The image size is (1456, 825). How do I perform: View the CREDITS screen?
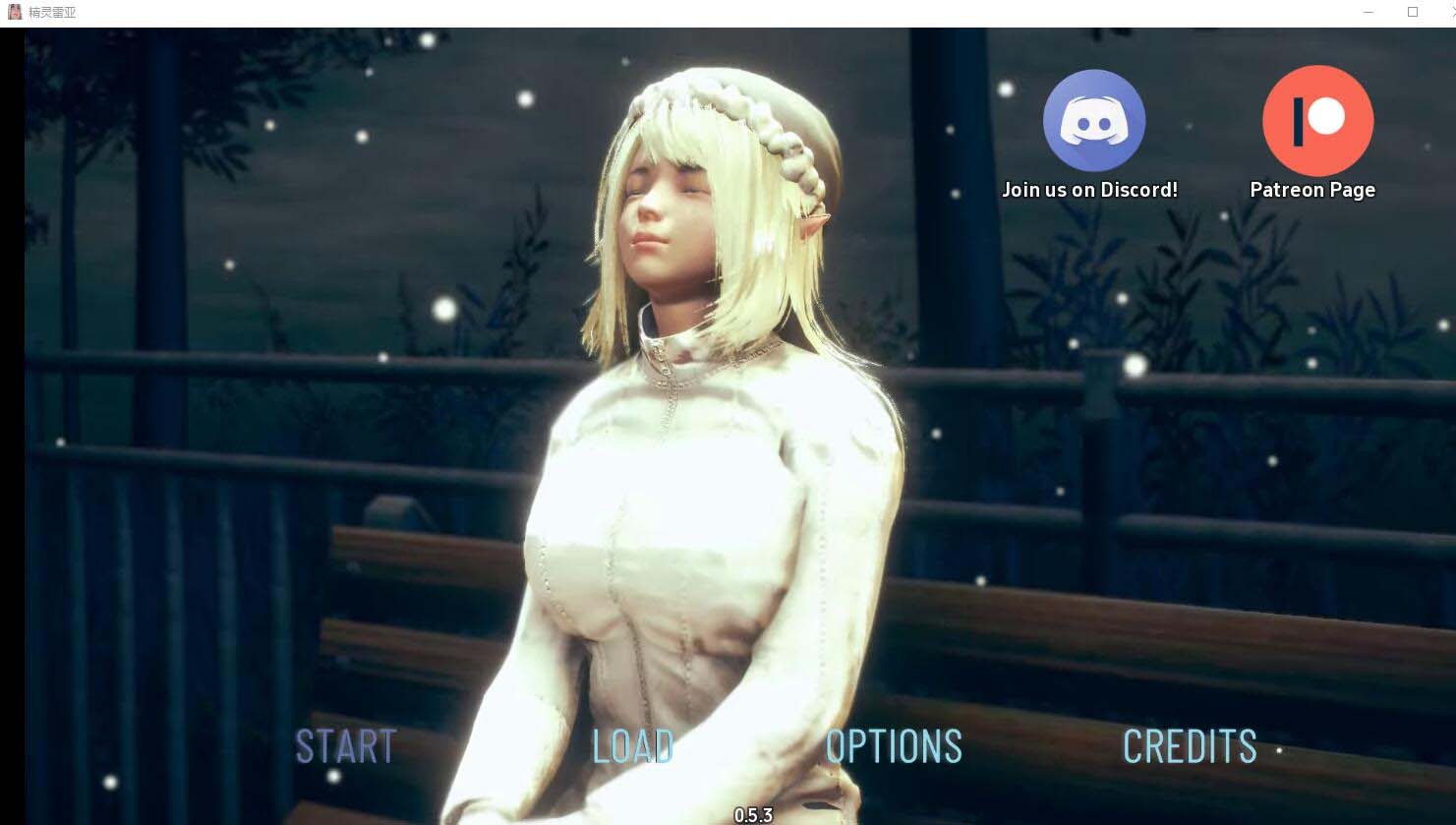coord(1191,747)
